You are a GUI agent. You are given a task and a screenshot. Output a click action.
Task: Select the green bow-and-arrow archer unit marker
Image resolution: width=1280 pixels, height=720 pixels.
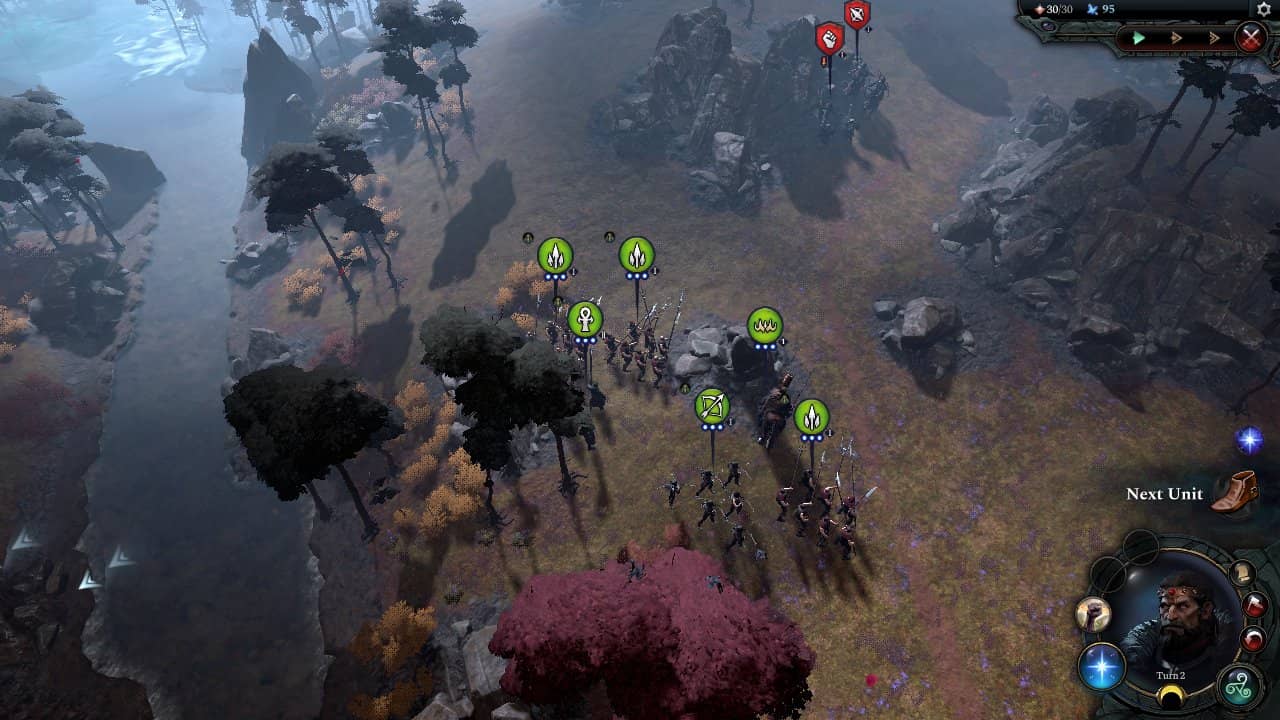(x=712, y=406)
